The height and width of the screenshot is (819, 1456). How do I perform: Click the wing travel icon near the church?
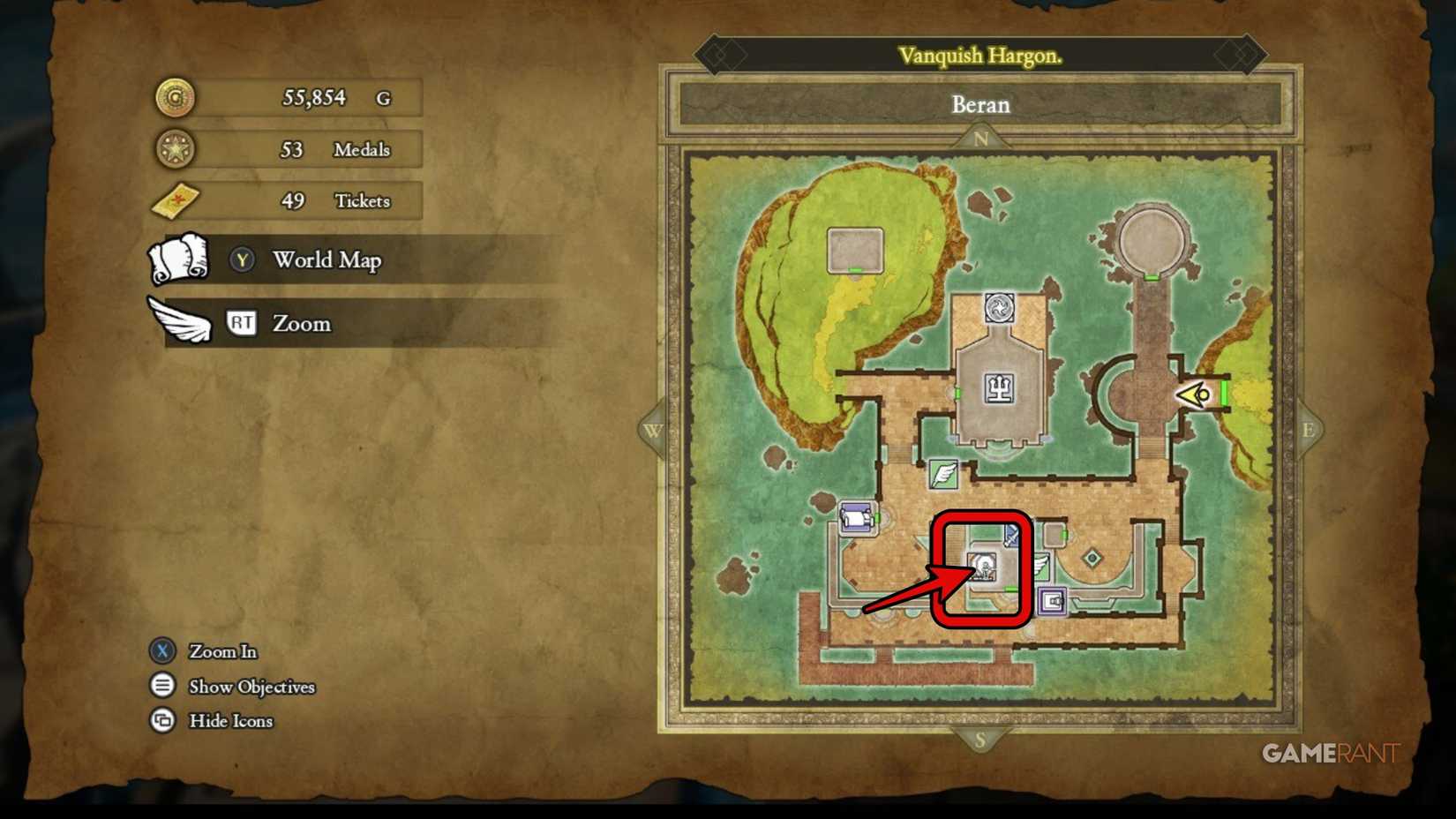point(1042,563)
